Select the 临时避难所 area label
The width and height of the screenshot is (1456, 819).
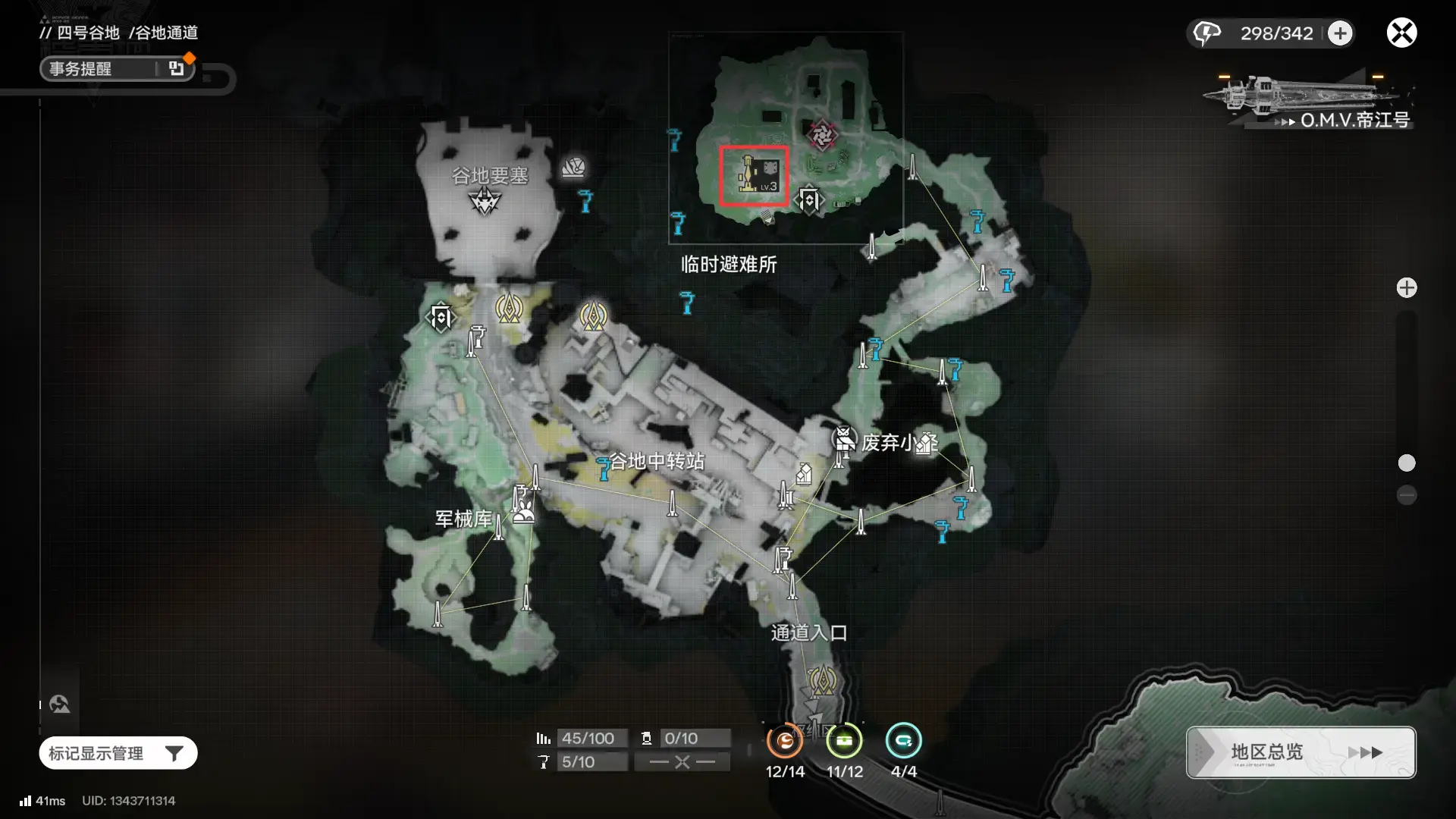coord(729,265)
